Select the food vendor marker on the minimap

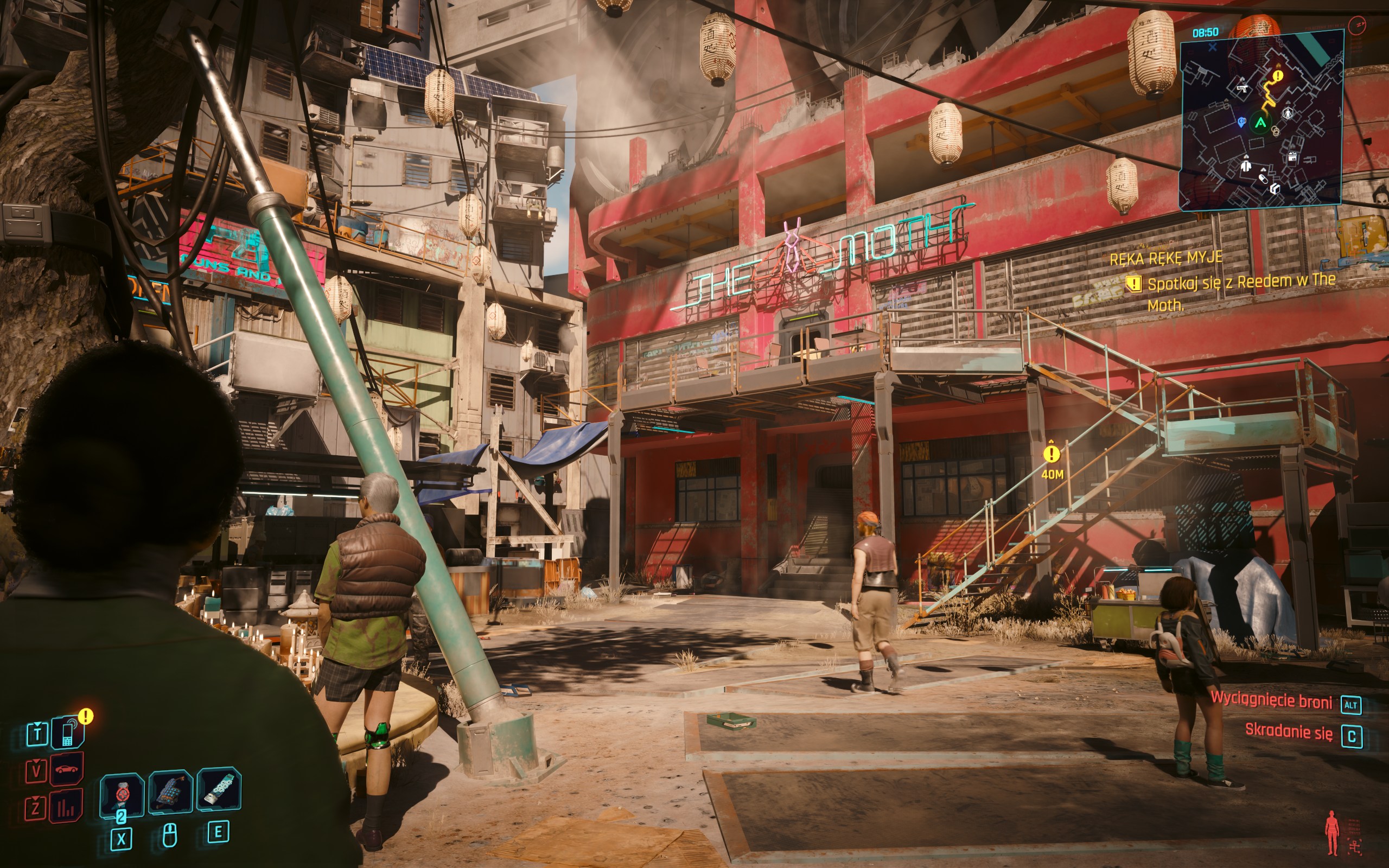tap(1292, 157)
